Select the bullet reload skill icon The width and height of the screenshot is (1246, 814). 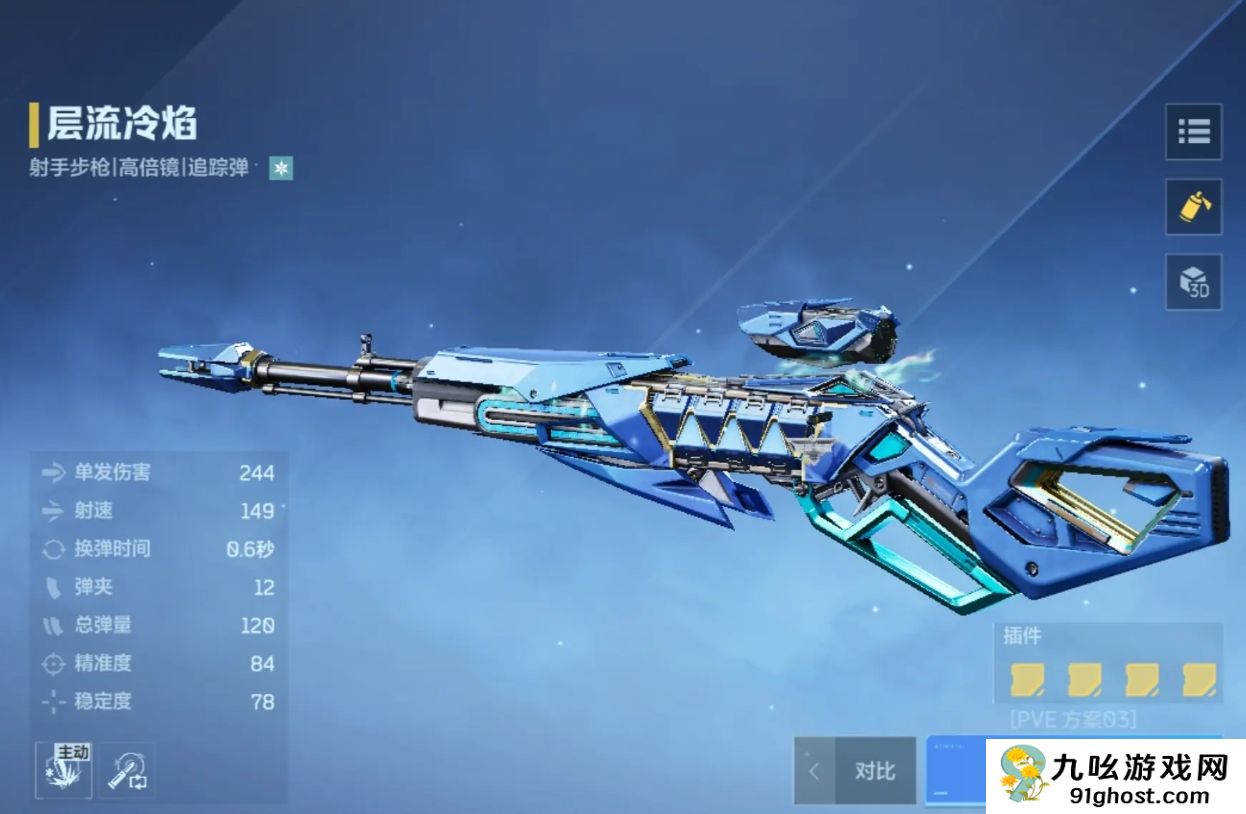(126, 770)
